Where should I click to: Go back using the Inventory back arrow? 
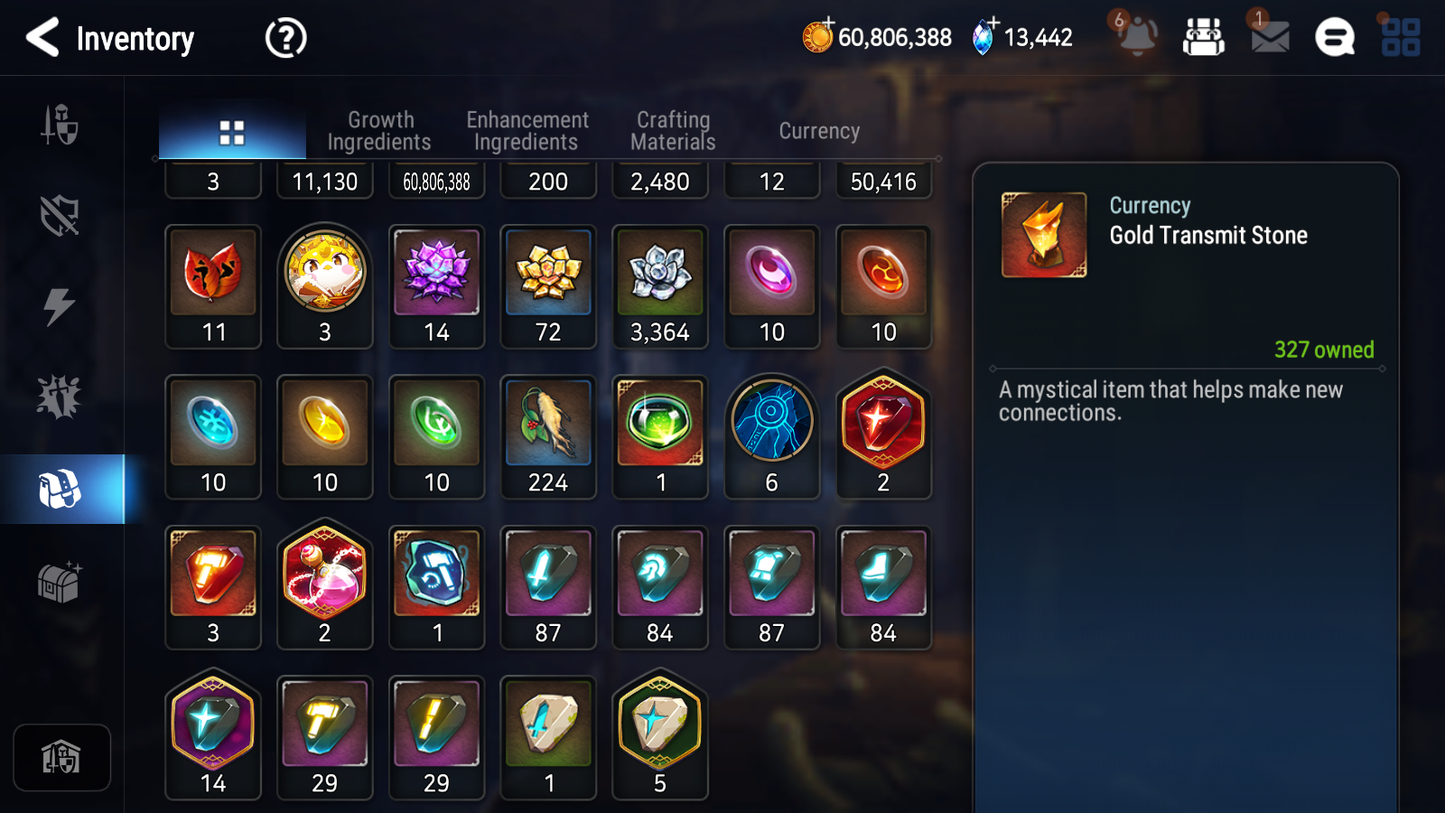(x=44, y=37)
